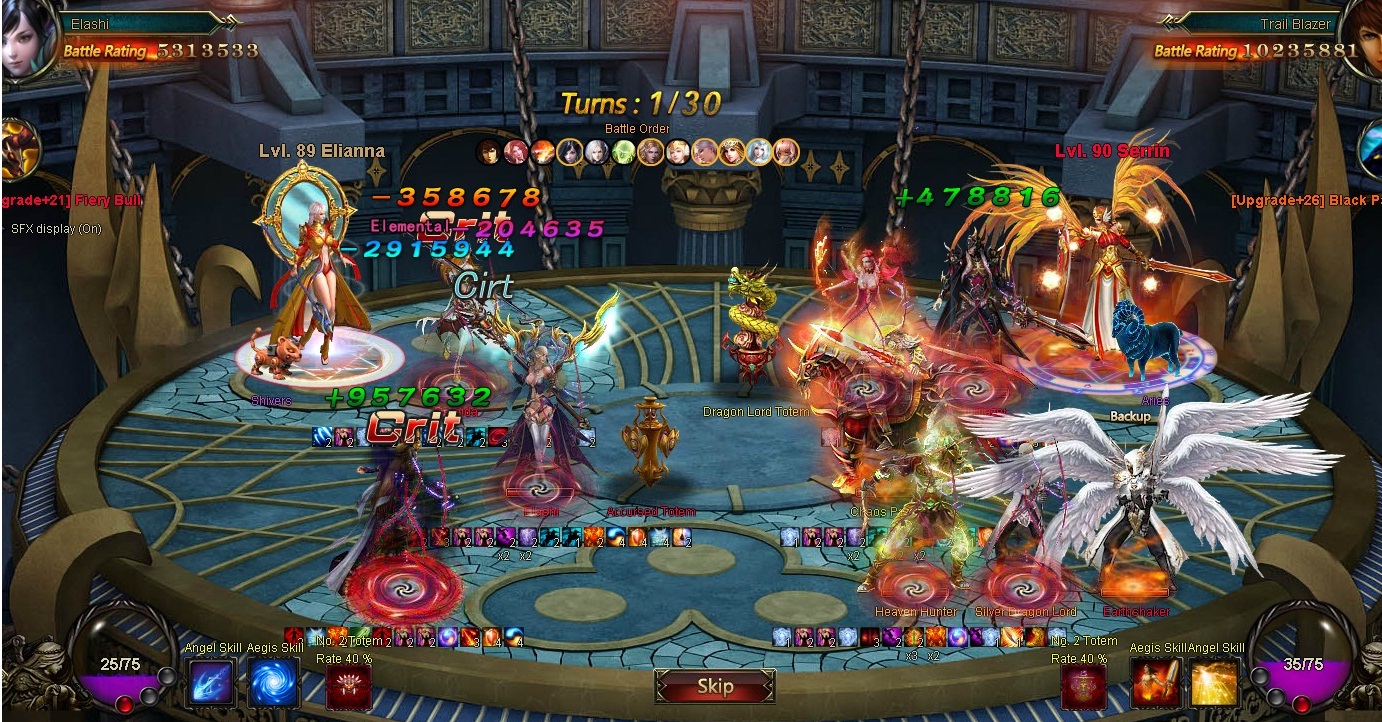Select the Fiery Bull mount icon
The width and height of the screenshot is (1382, 722).
point(20,150)
